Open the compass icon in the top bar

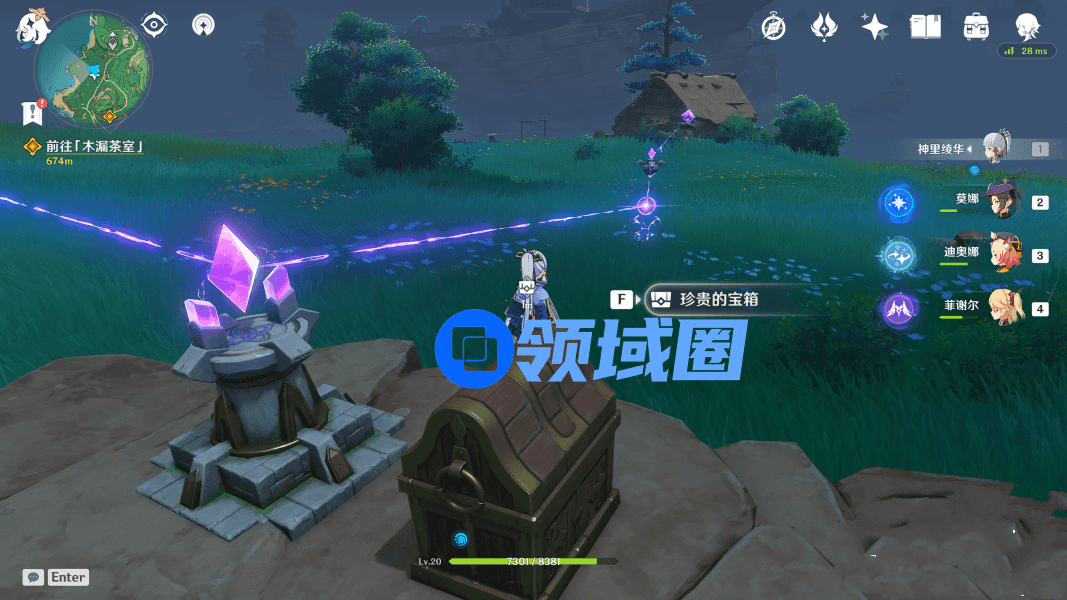tap(773, 27)
